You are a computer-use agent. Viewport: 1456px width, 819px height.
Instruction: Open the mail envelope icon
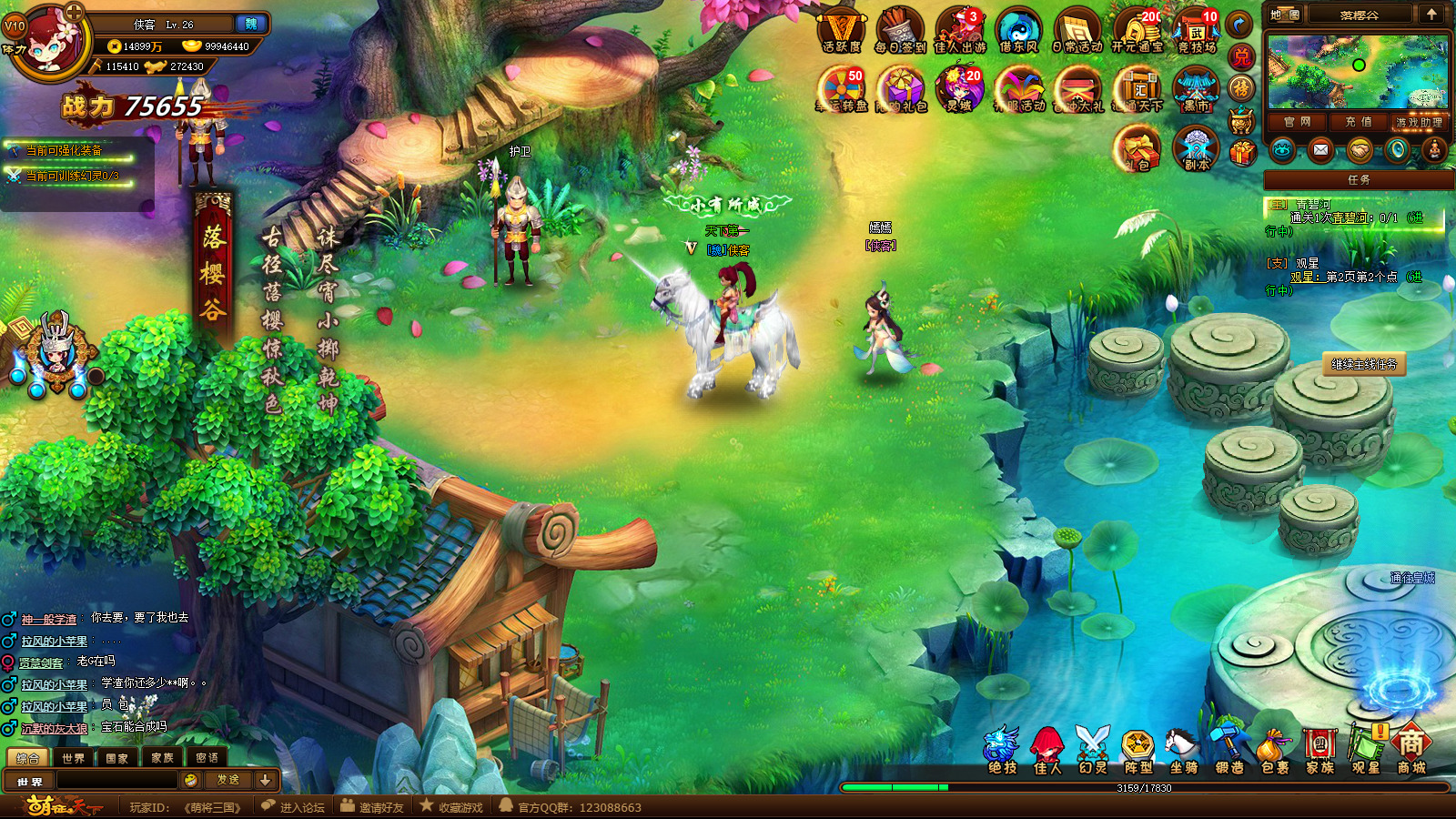click(x=1320, y=150)
